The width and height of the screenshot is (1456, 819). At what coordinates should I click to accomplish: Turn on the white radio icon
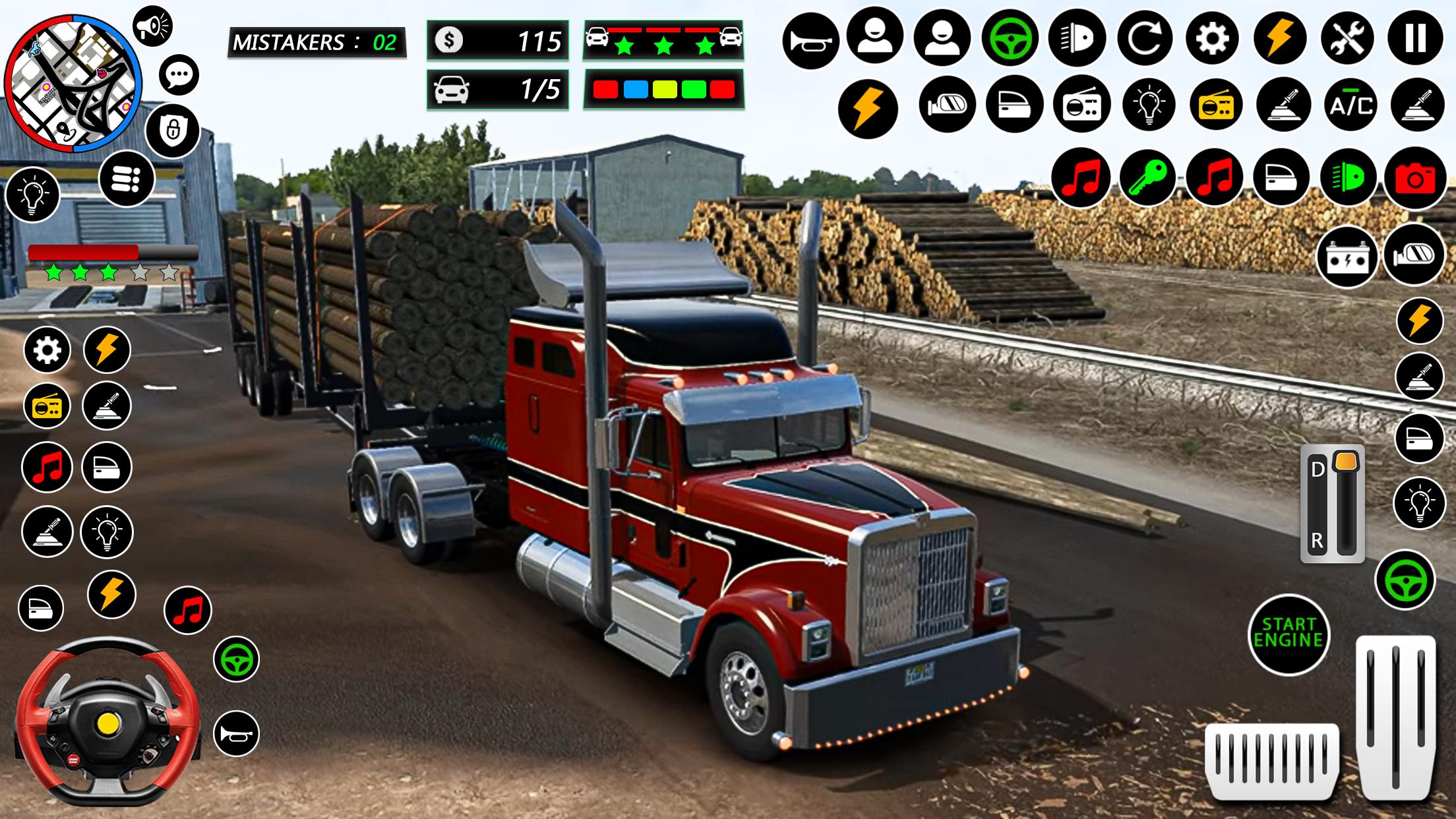(x=1081, y=106)
